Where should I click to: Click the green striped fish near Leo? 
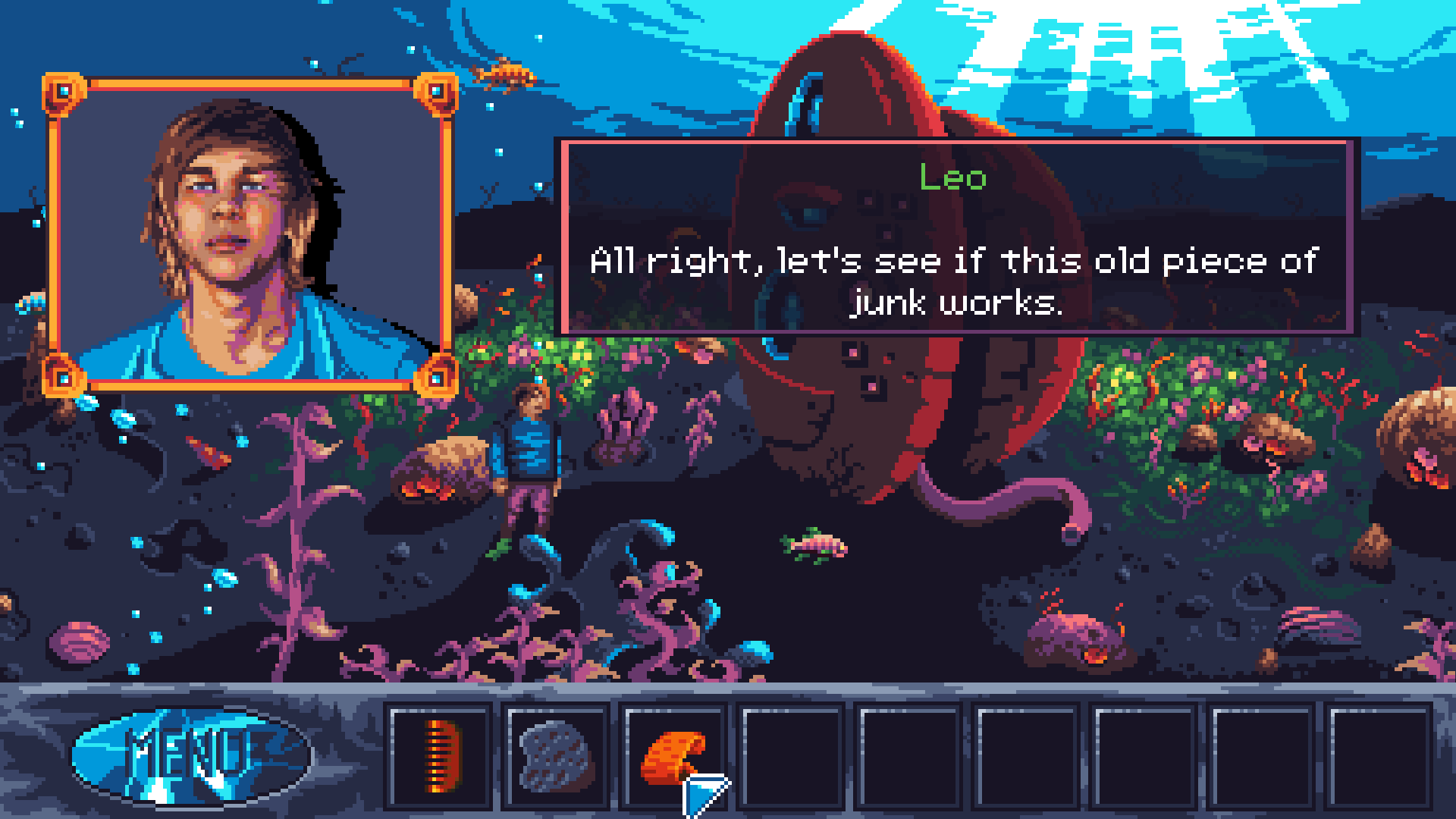(x=811, y=546)
